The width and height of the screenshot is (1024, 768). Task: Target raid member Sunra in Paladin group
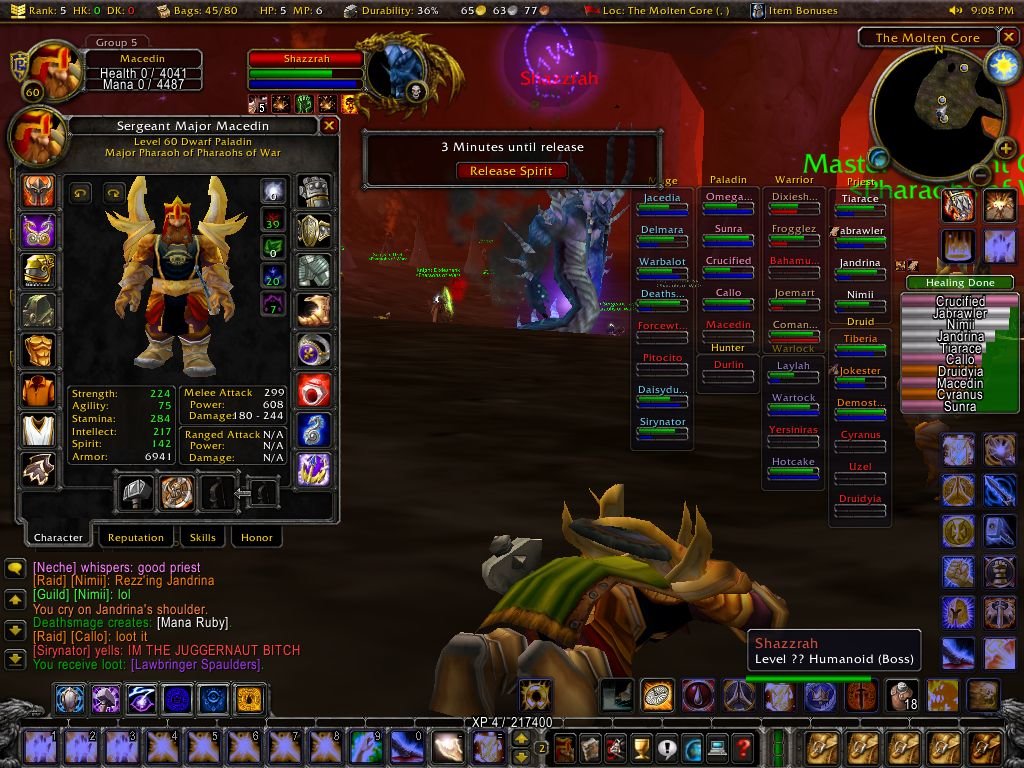click(x=728, y=229)
